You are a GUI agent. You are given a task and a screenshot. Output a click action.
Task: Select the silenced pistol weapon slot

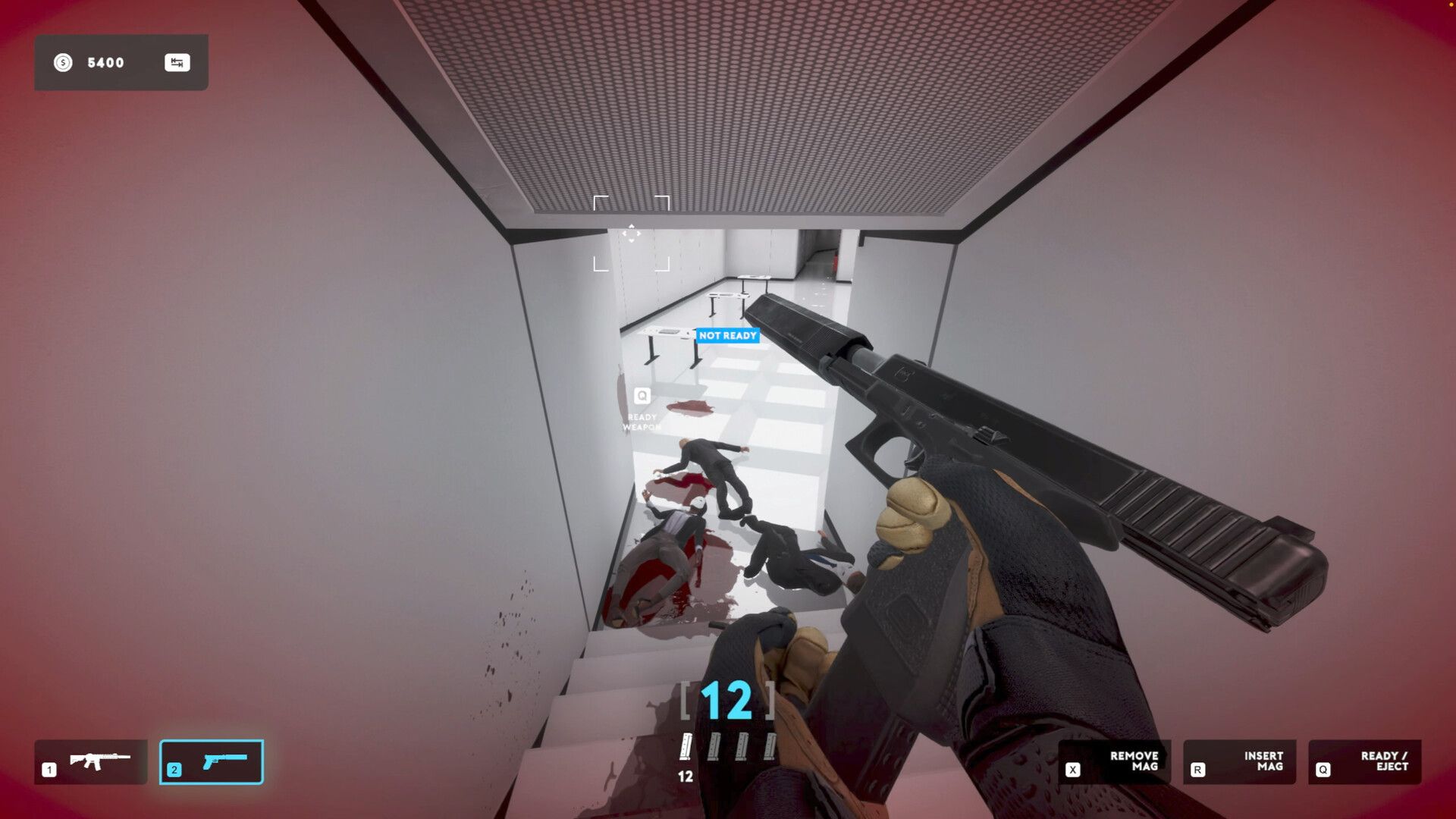(212, 761)
